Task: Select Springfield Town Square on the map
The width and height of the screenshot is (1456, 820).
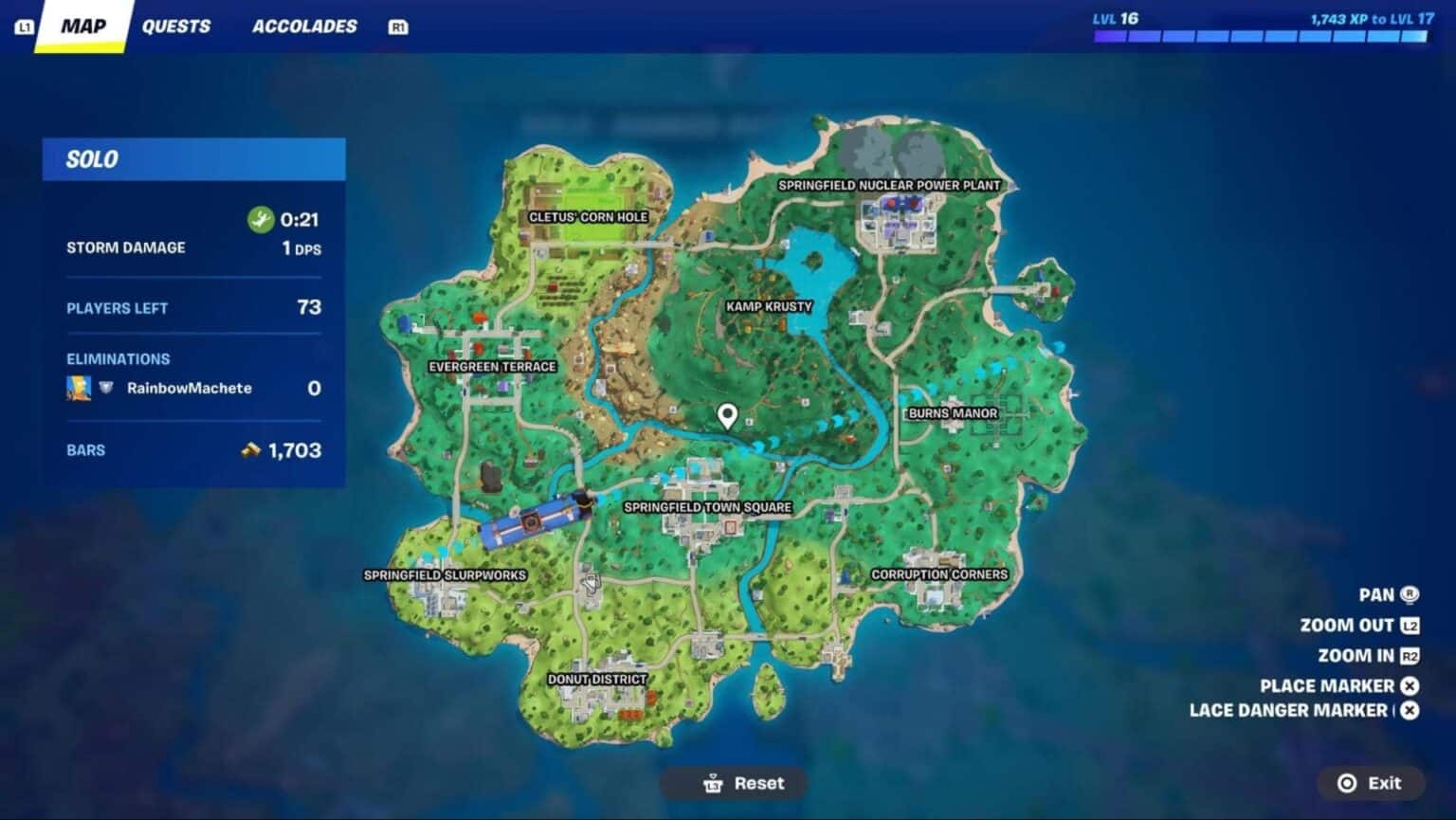Action: (705, 506)
